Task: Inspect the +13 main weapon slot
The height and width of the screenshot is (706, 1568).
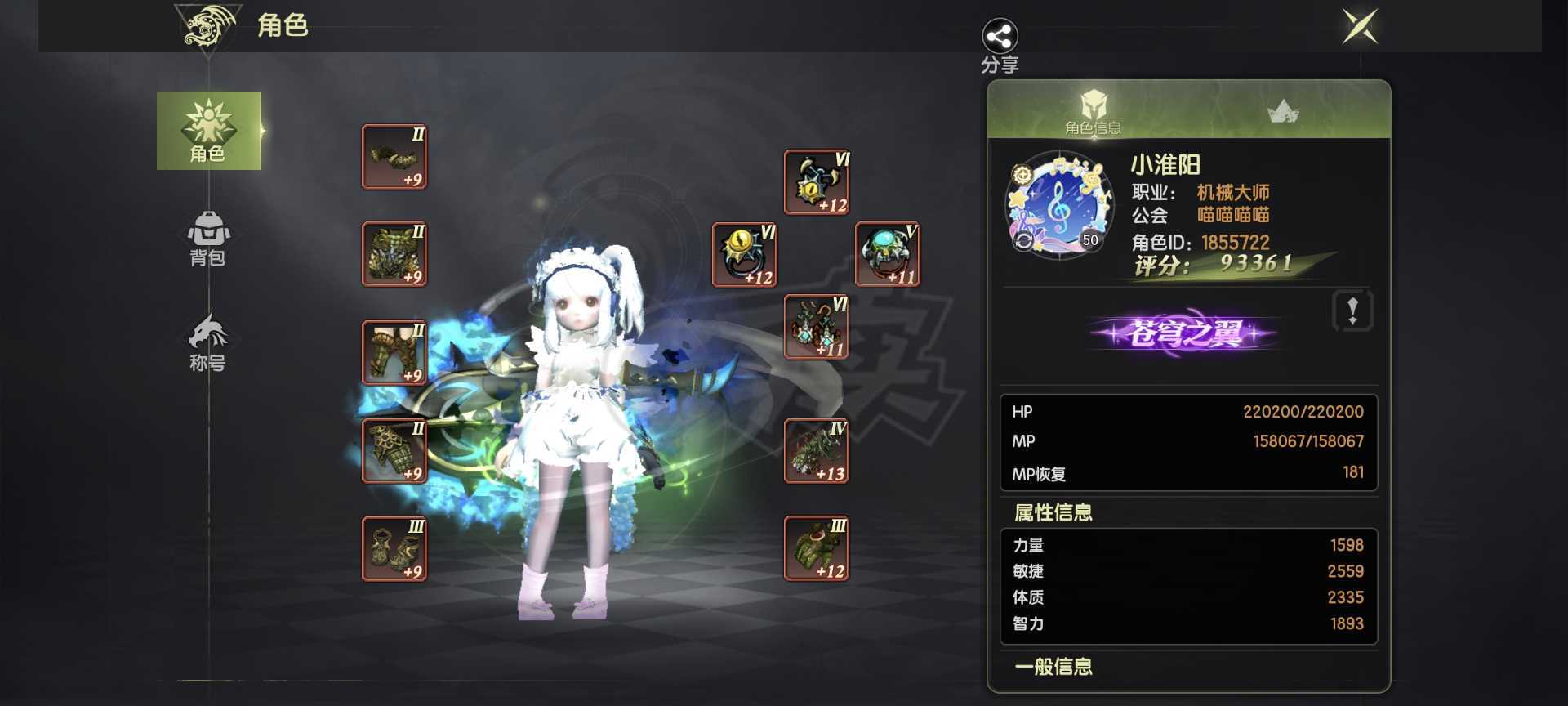Action: point(817,451)
